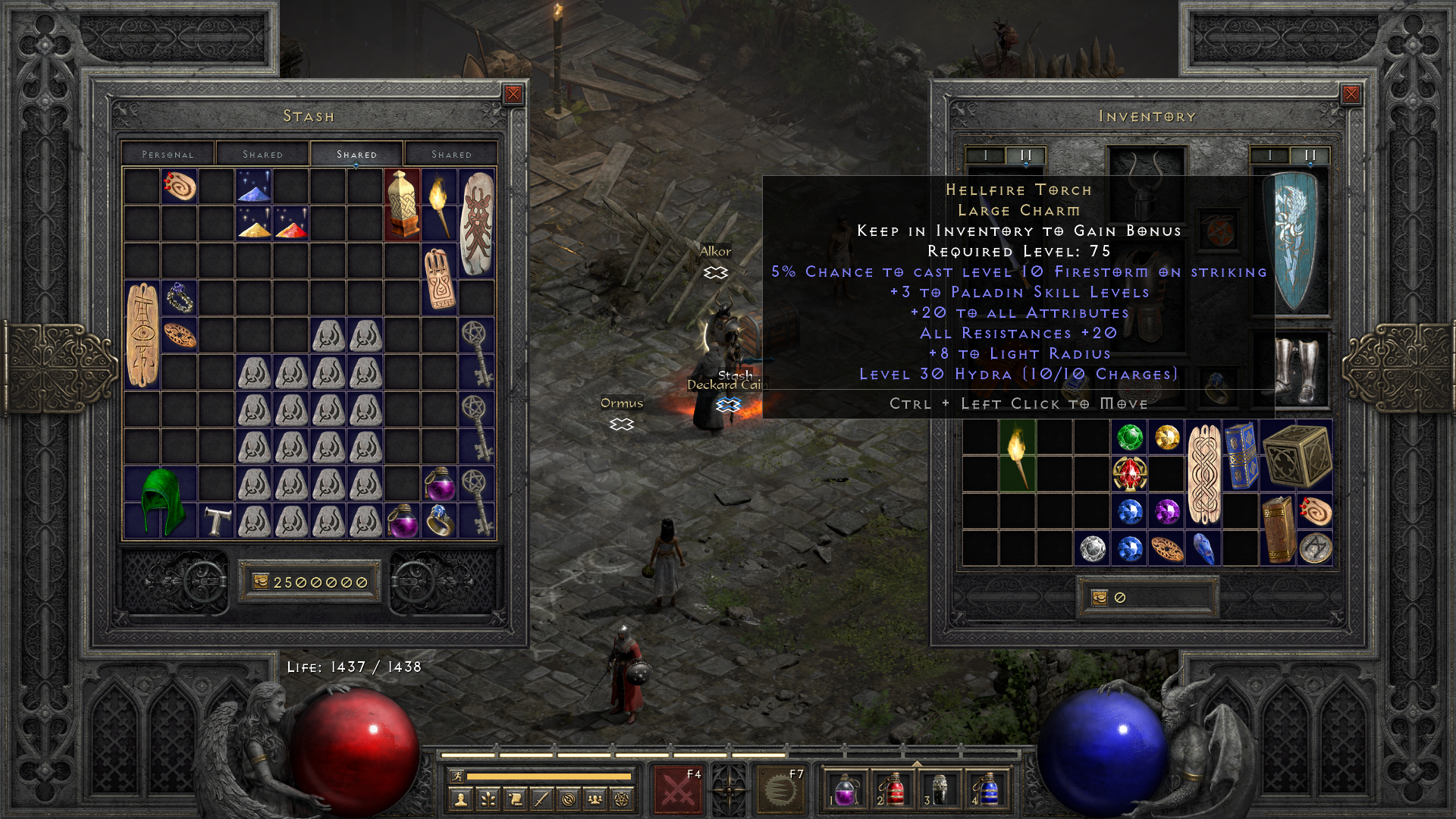Select the yellow topaz gem
The width and height of the screenshot is (1456, 819).
pyautogui.click(x=1166, y=437)
